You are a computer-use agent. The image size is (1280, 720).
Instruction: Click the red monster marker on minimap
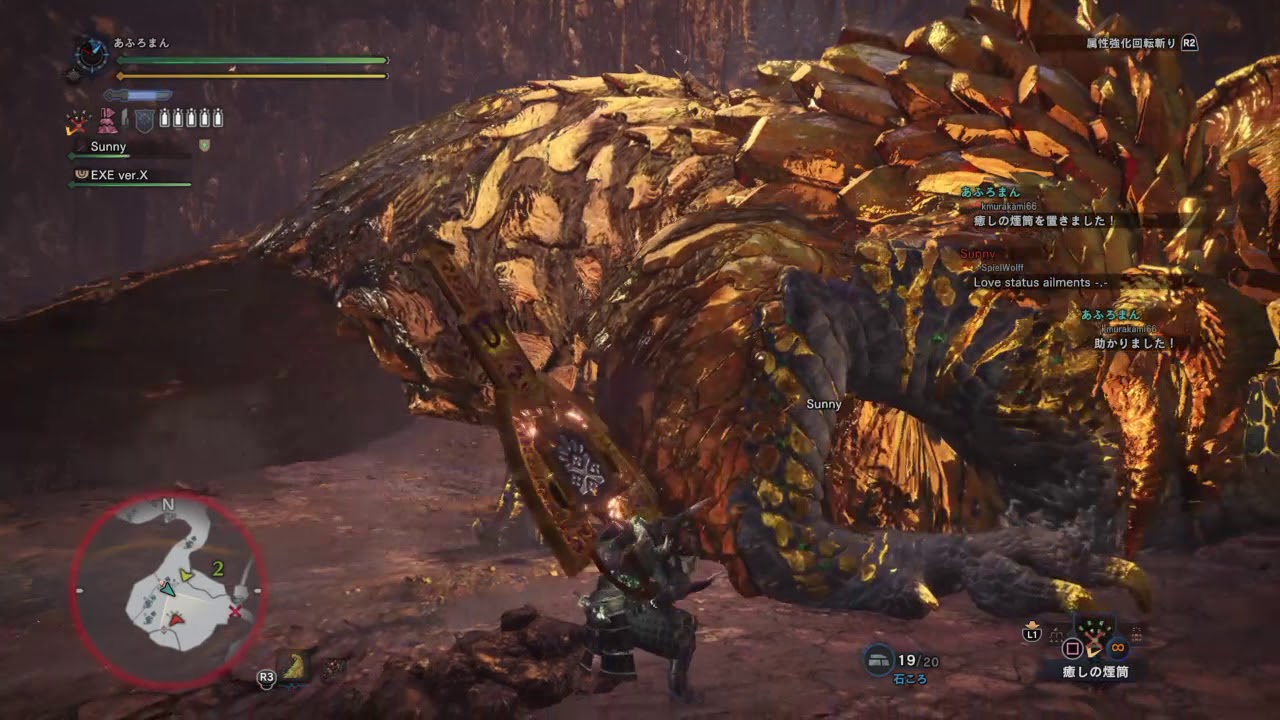pyautogui.click(x=176, y=620)
